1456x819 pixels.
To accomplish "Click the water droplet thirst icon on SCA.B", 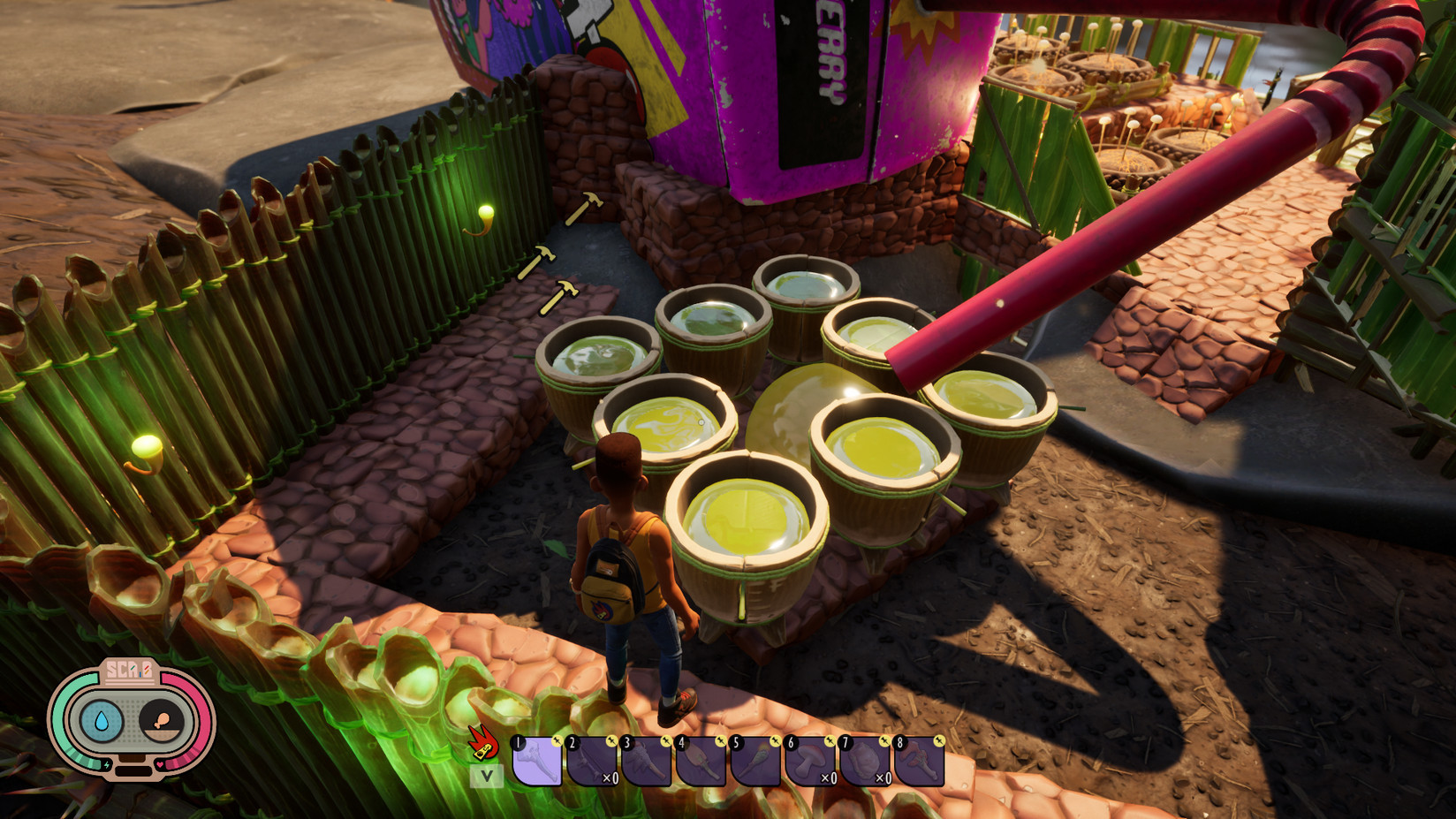I will [102, 720].
